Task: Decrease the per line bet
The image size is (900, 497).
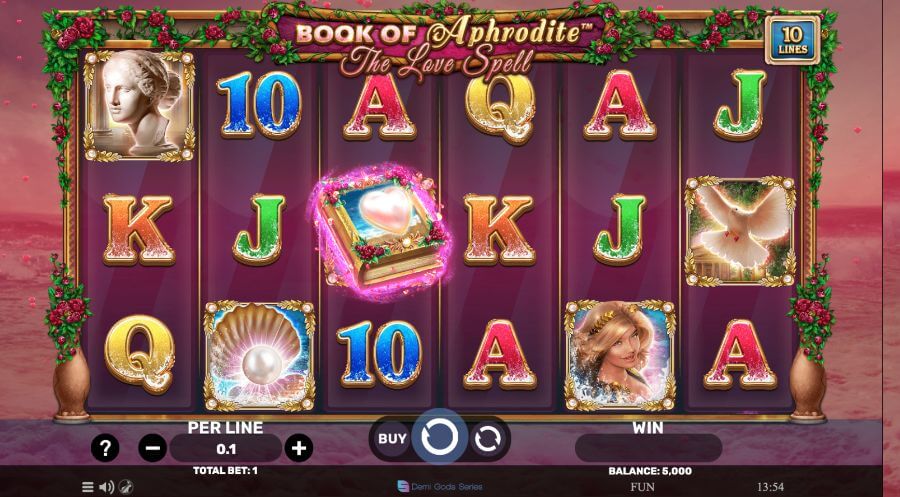Action: [153, 447]
